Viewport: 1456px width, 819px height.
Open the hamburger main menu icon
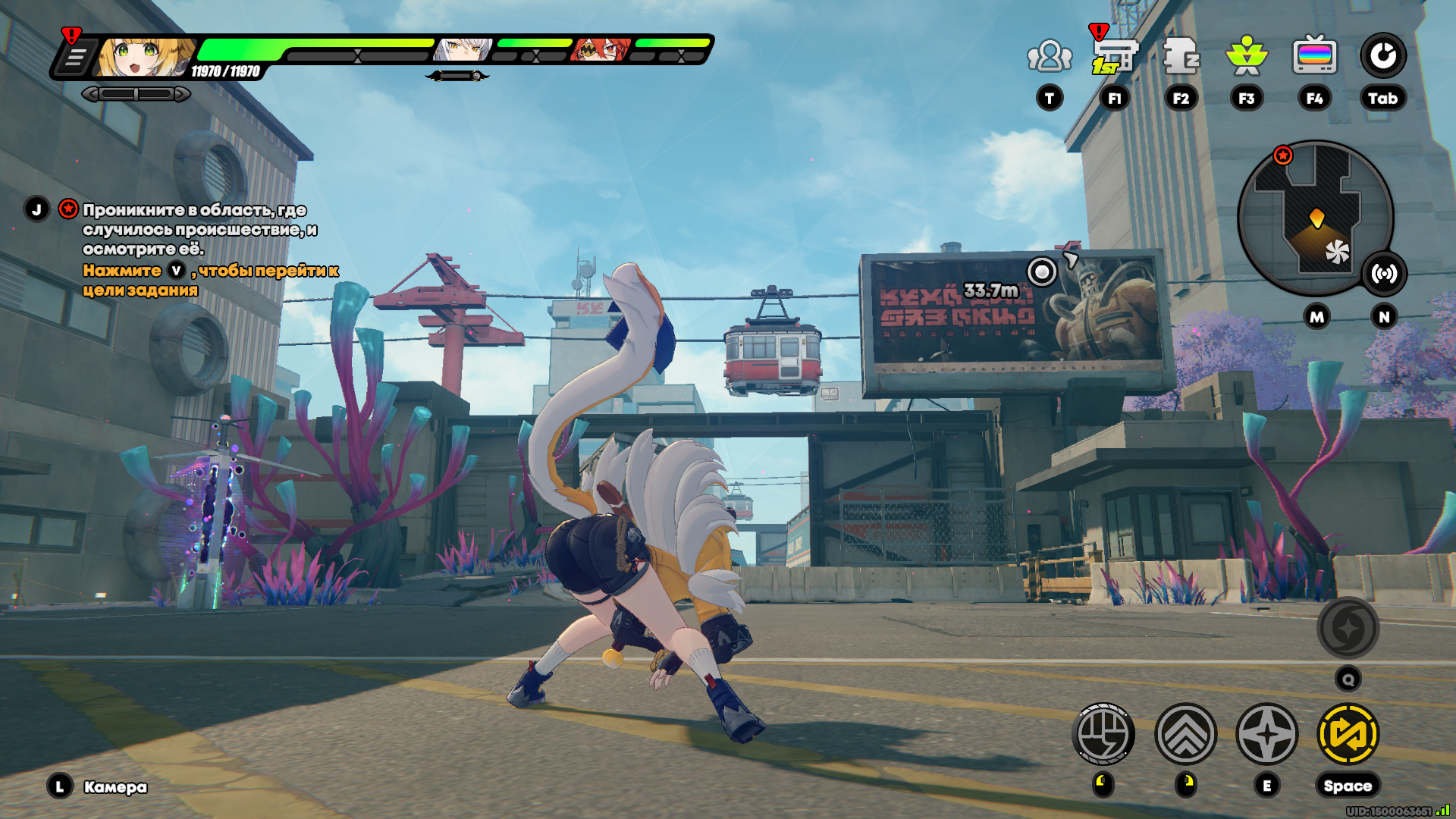coord(75,58)
